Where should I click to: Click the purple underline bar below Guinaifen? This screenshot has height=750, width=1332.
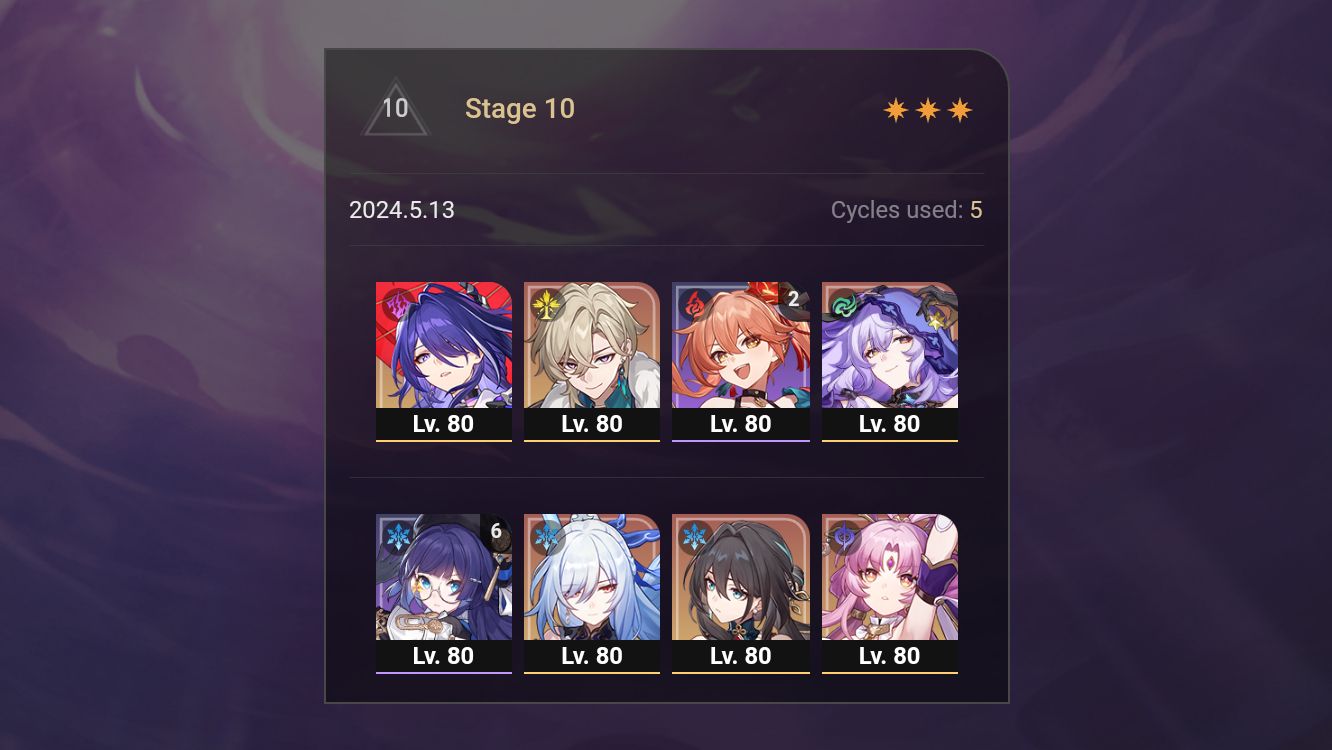tap(741, 440)
